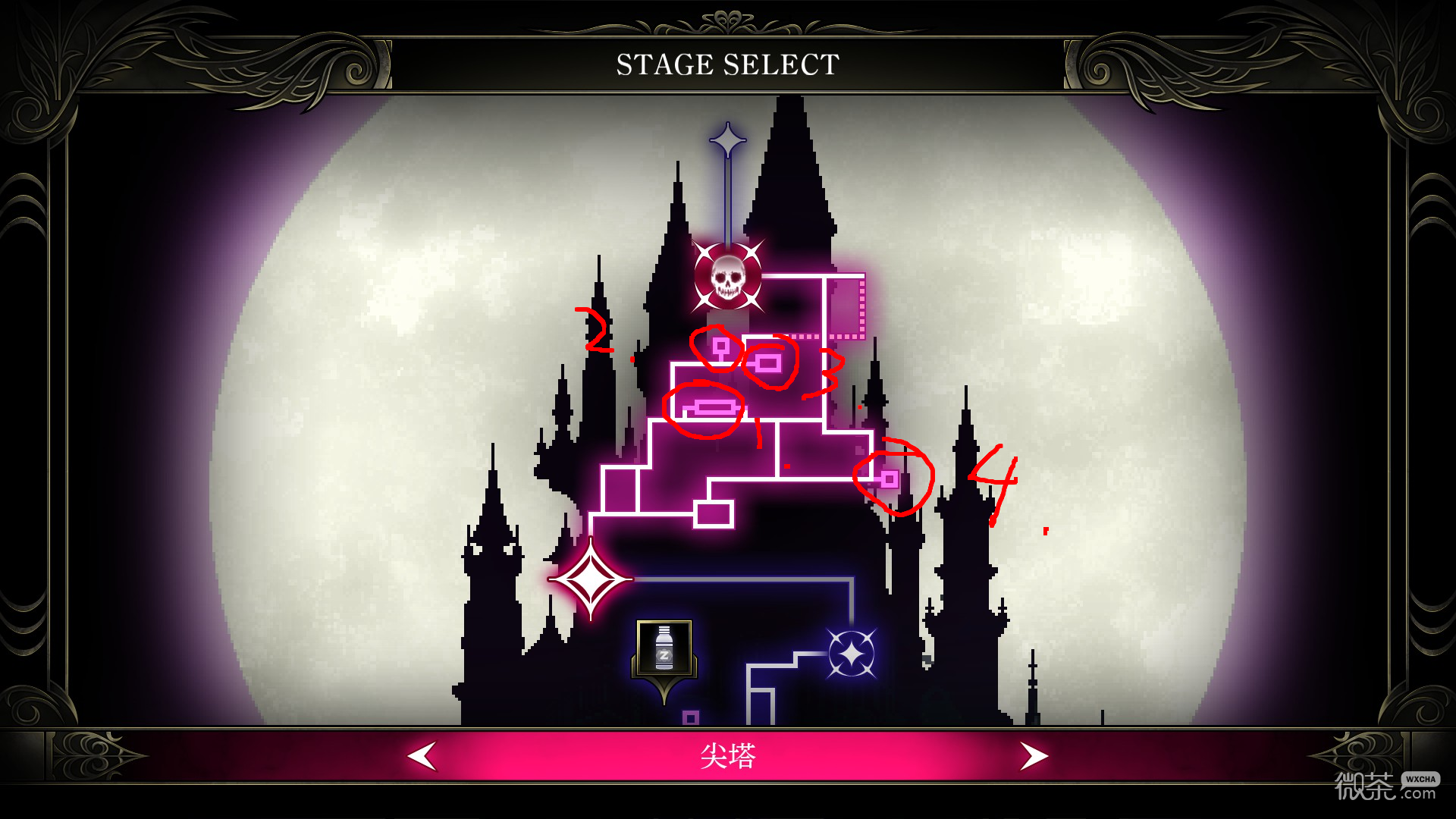Select the 尖塔 stage name banner
The image size is (1456, 819).
pos(728,755)
